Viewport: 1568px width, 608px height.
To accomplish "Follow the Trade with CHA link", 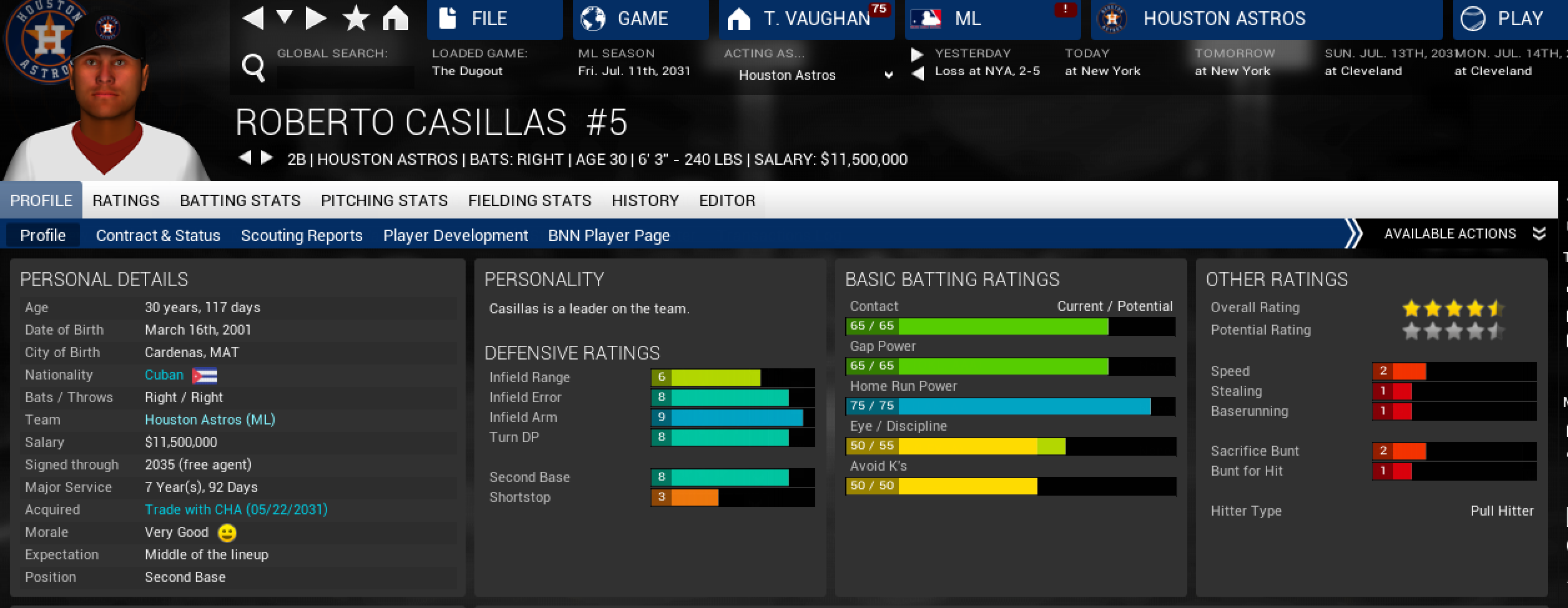I will point(236,509).
